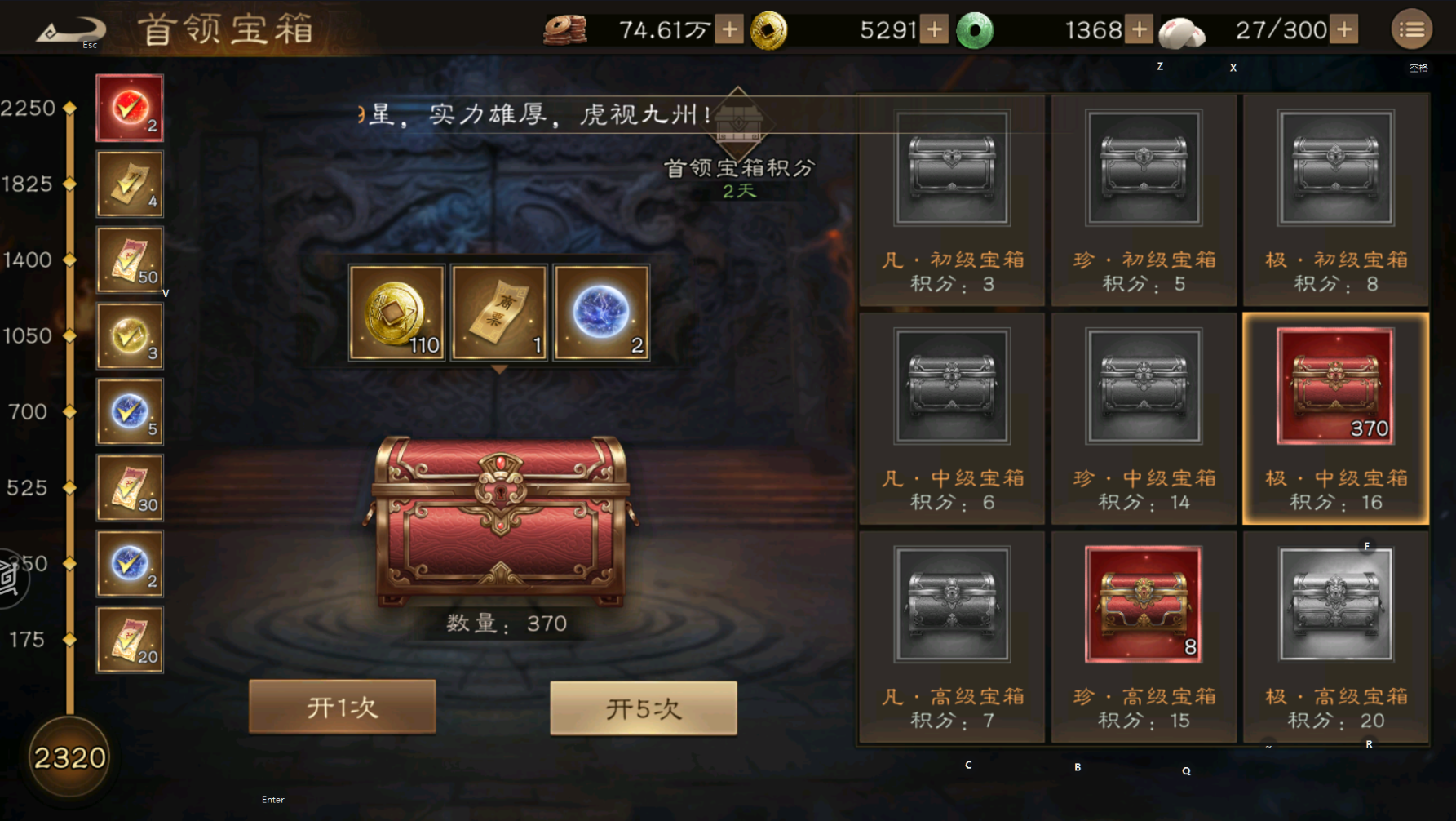This screenshot has height=821, width=1456.
Task: View the 商票 reward item preview
Action: point(498,313)
